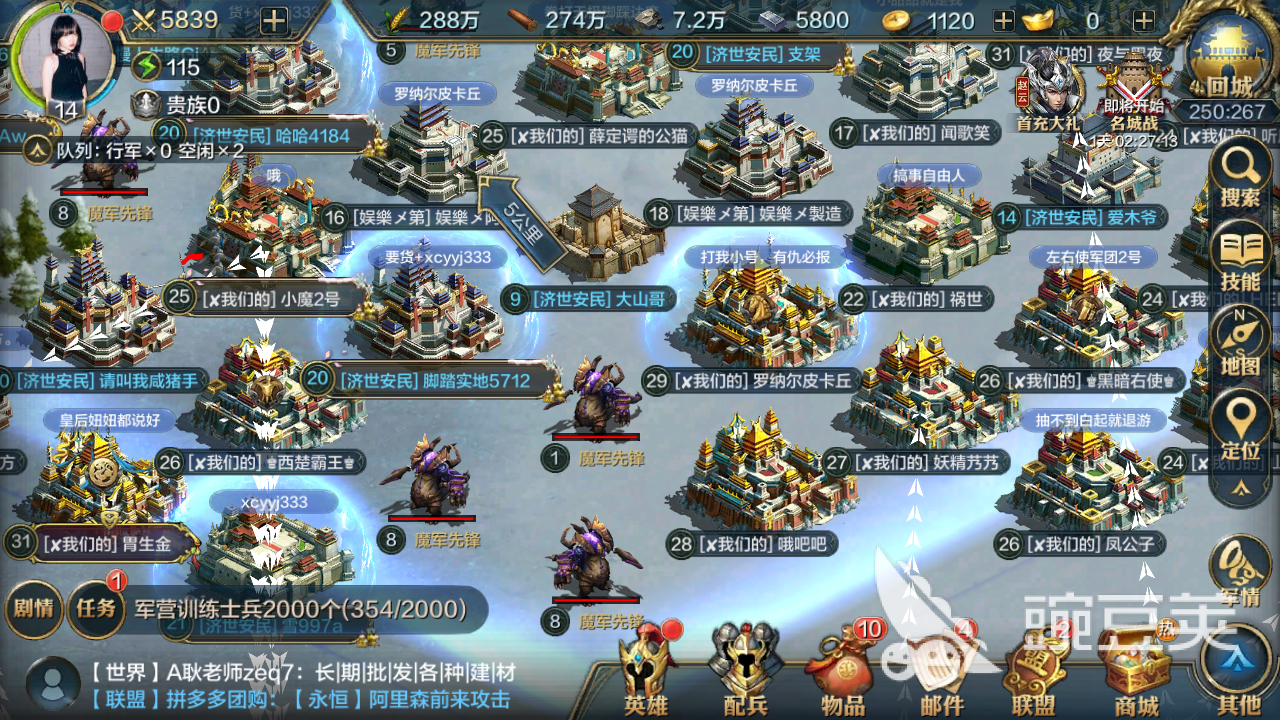Viewport: 1280px width, 720px height.
Task: Open the 商城 shop
Action: tap(1133, 672)
